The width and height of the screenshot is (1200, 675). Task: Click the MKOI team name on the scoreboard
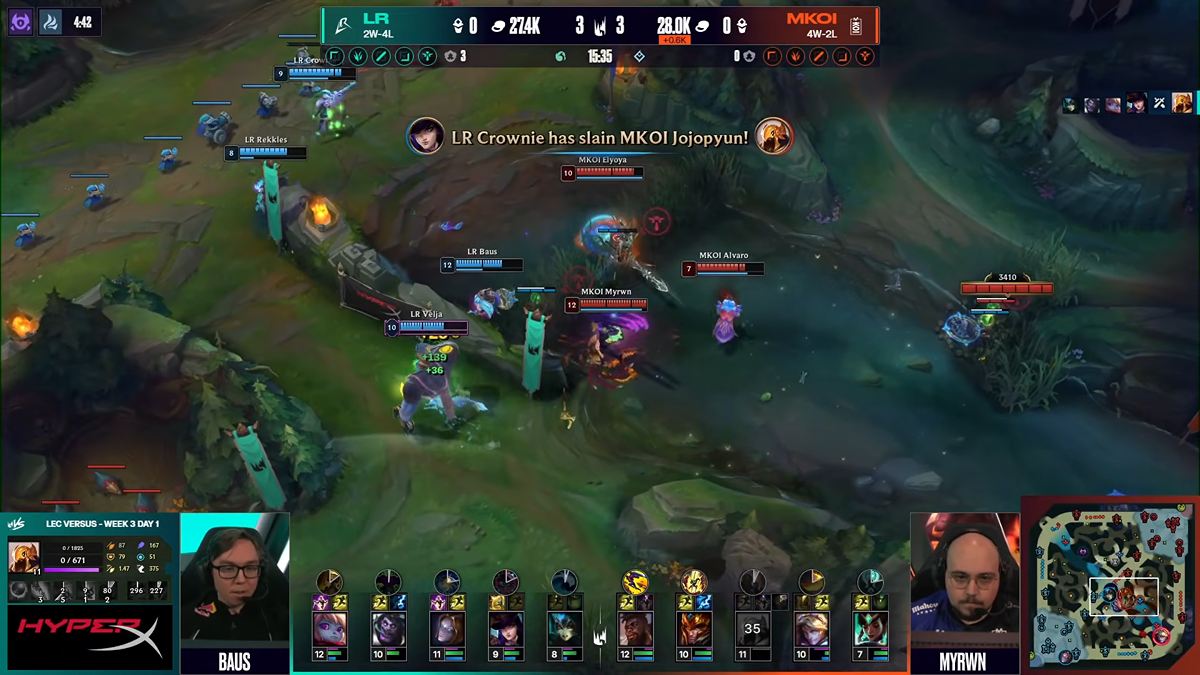[811, 19]
